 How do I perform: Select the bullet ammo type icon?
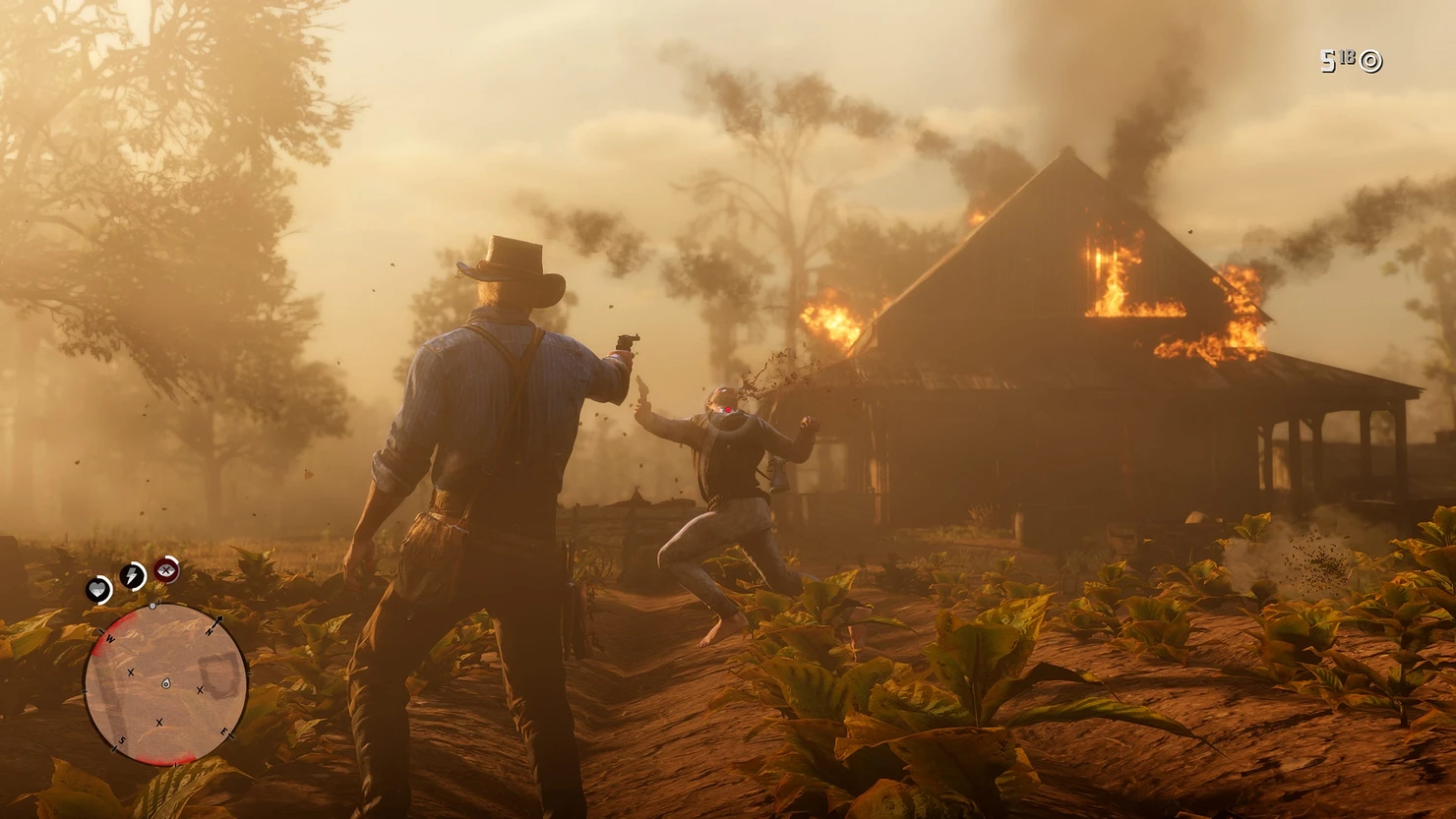pyautogui.click(x=1370, y=62)
